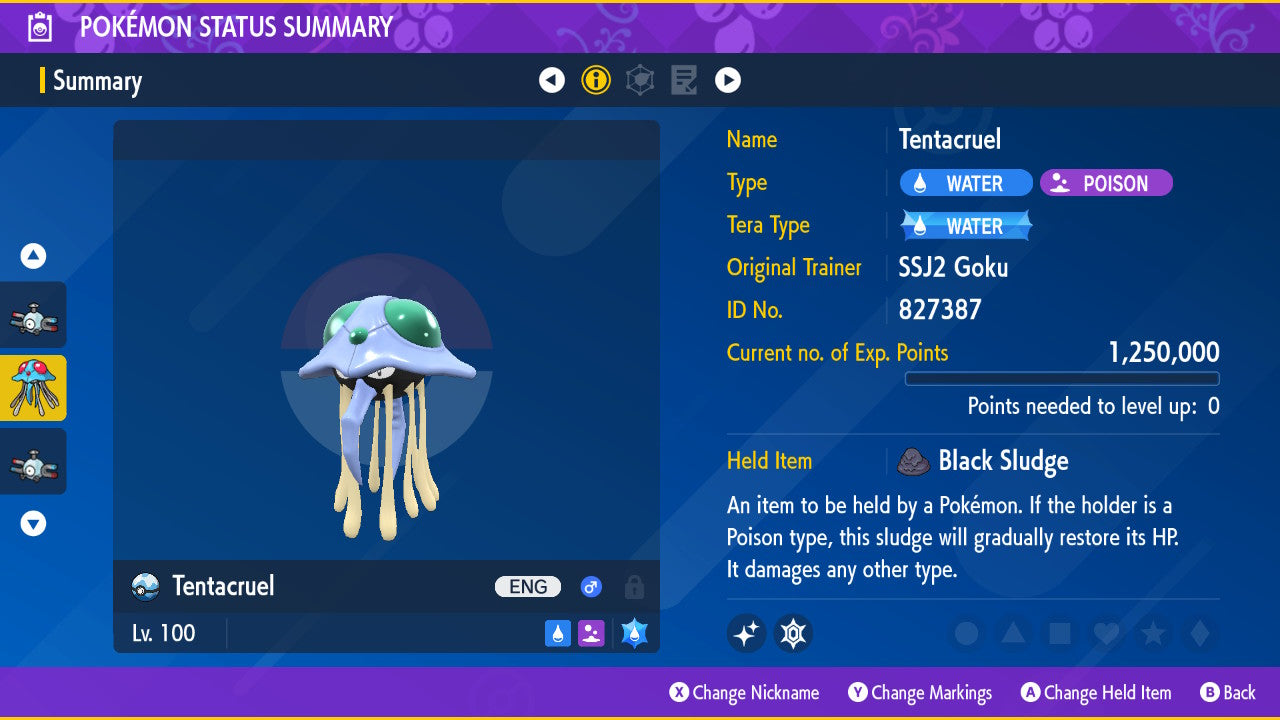This screenshot has height=720, width=1280.
Task: Select the highlighted Tentacruel party thumbnail
Action: (34, 388)
